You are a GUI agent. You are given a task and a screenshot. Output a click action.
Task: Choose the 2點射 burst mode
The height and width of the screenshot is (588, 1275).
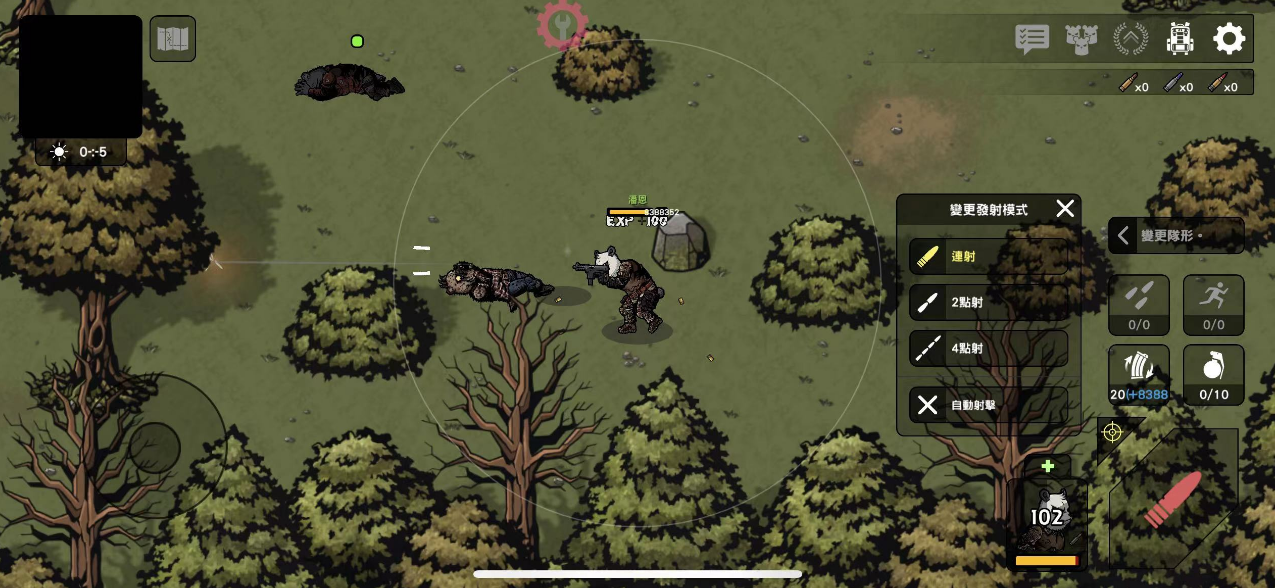coord(988,302)
